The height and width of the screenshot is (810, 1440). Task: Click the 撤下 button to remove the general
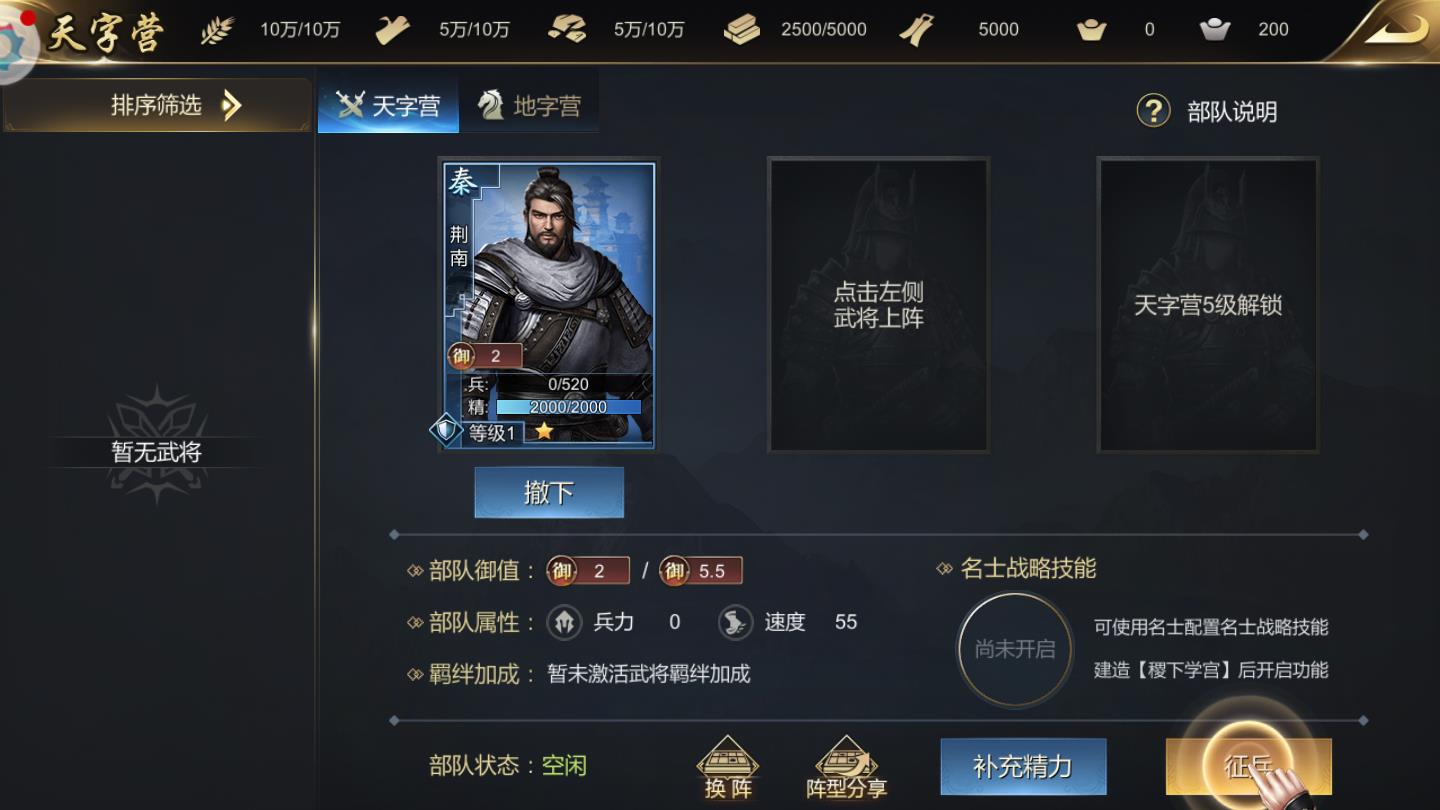pos(548,492)
